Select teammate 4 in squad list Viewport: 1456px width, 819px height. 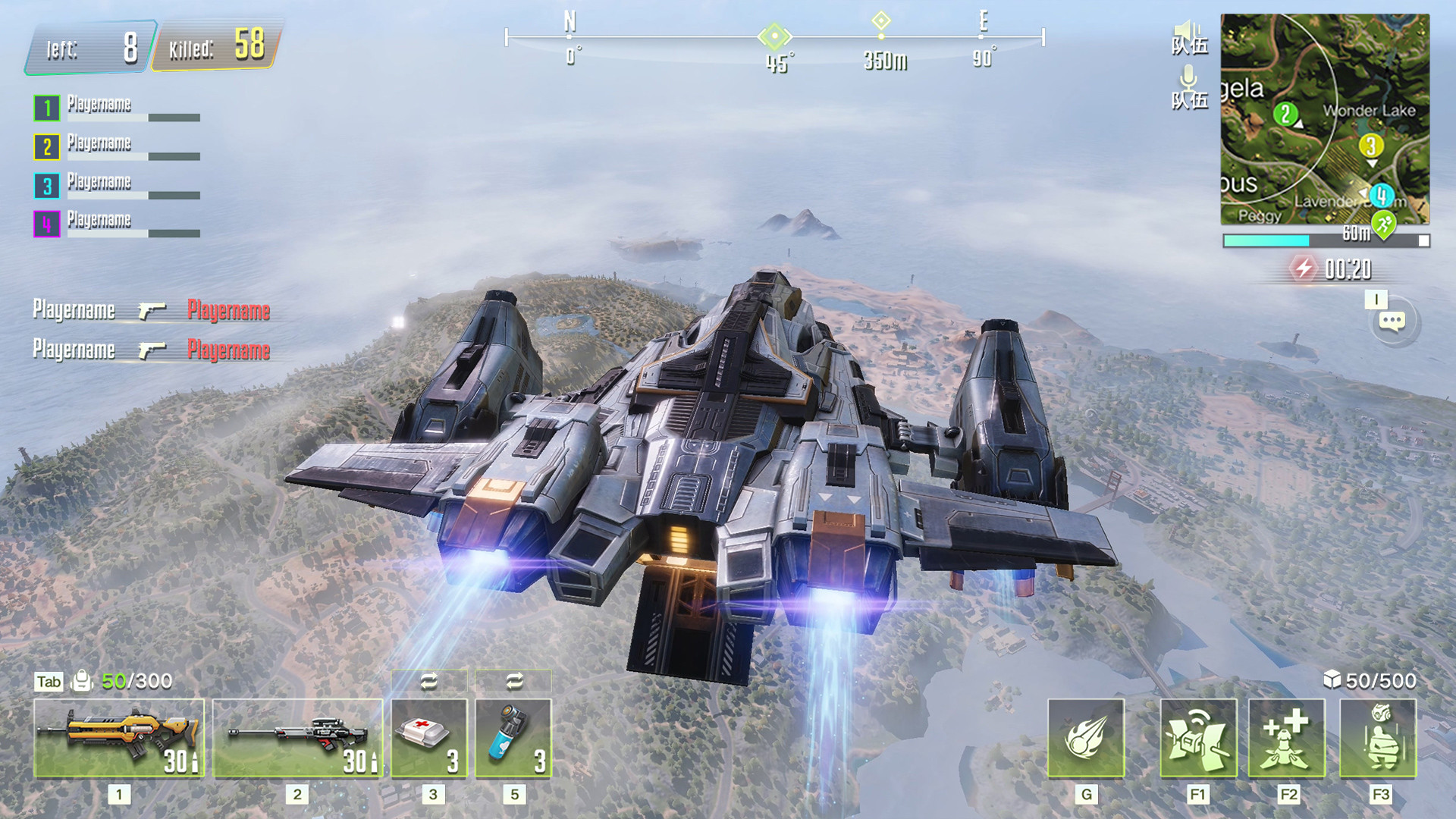click(47, 224)
